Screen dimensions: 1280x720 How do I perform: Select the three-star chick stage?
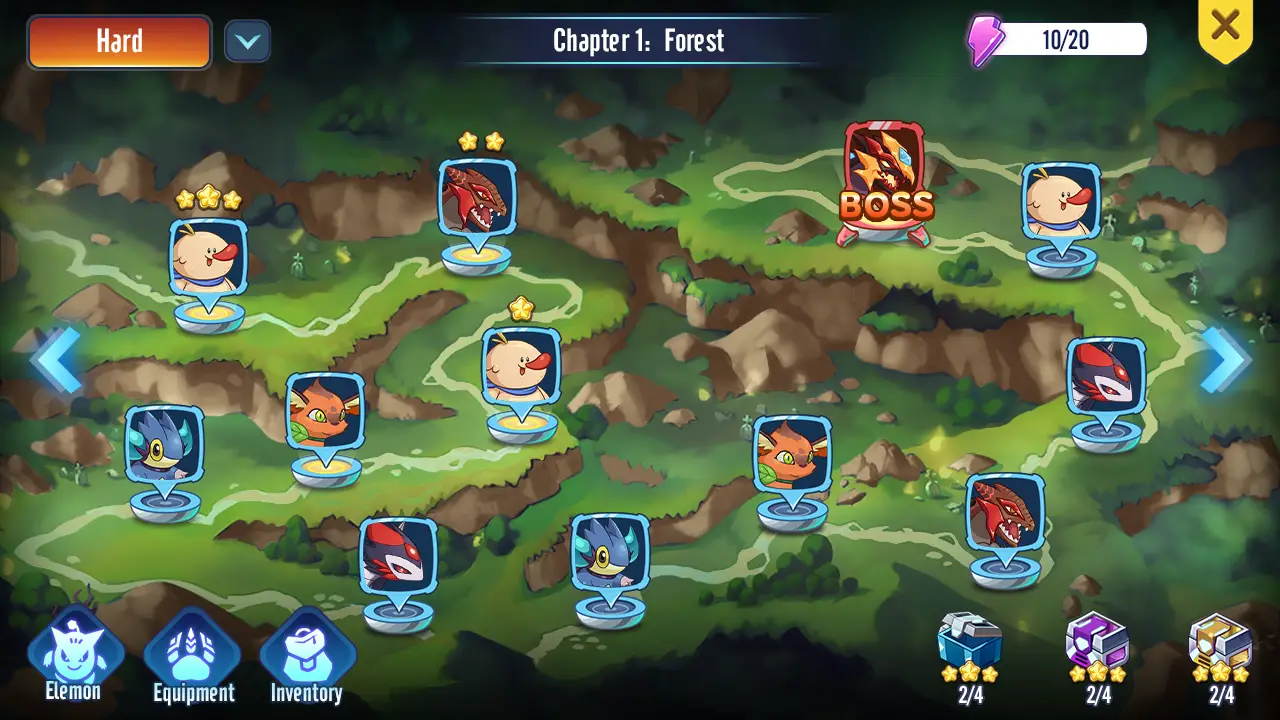207,255
